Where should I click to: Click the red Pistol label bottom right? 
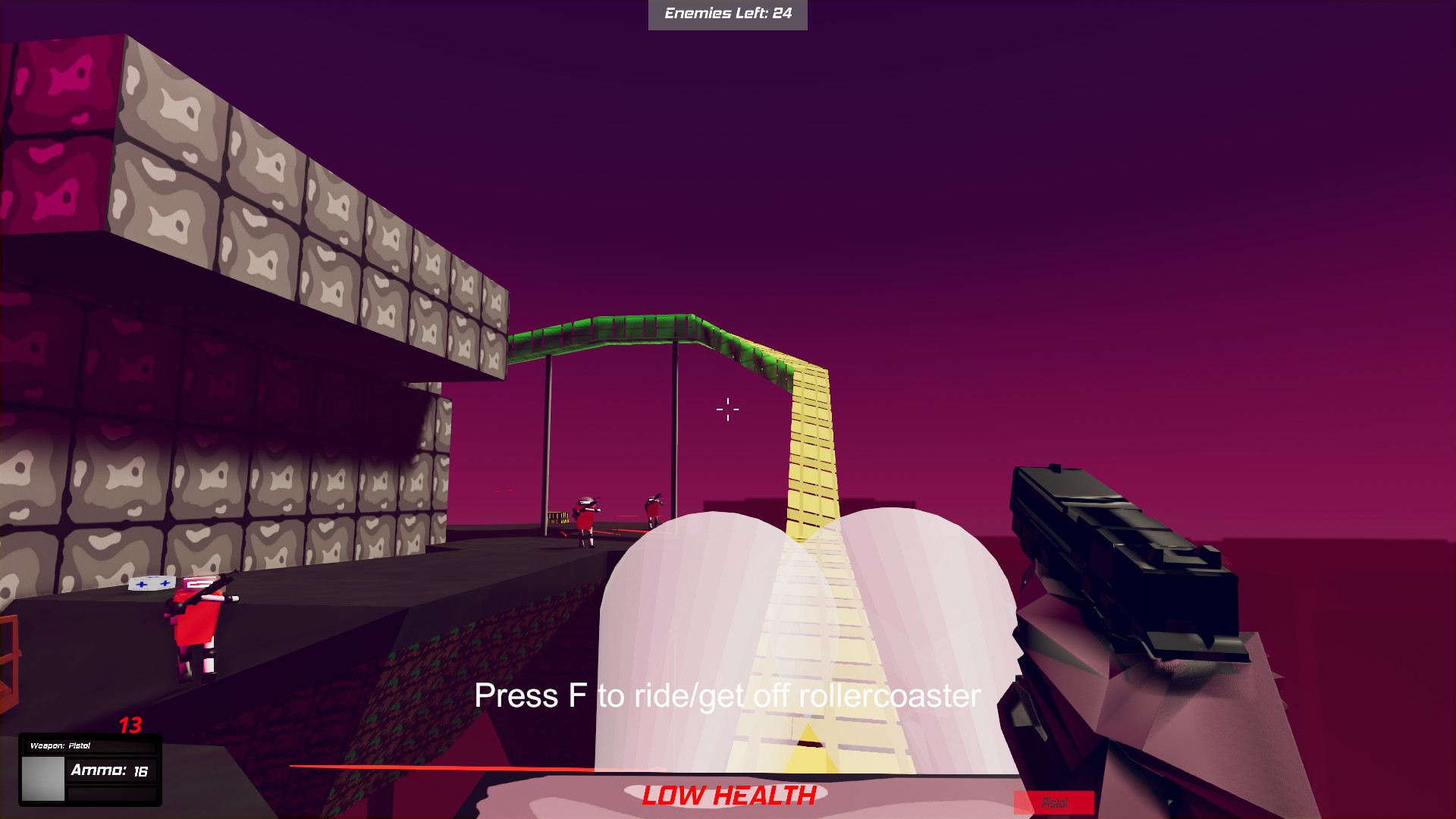tap(1055, 801)
